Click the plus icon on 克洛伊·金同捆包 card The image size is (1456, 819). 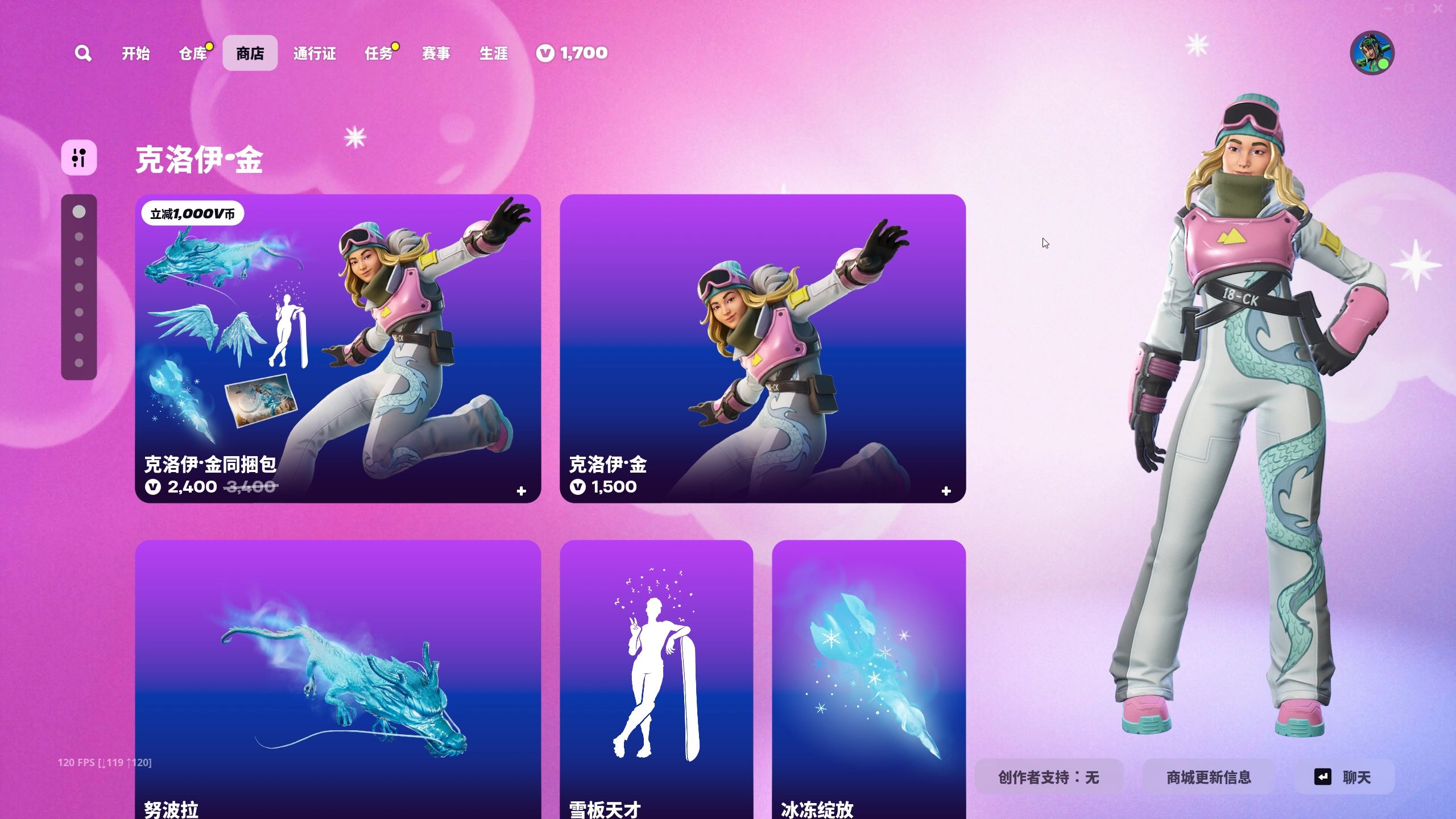tap(522, 491)
